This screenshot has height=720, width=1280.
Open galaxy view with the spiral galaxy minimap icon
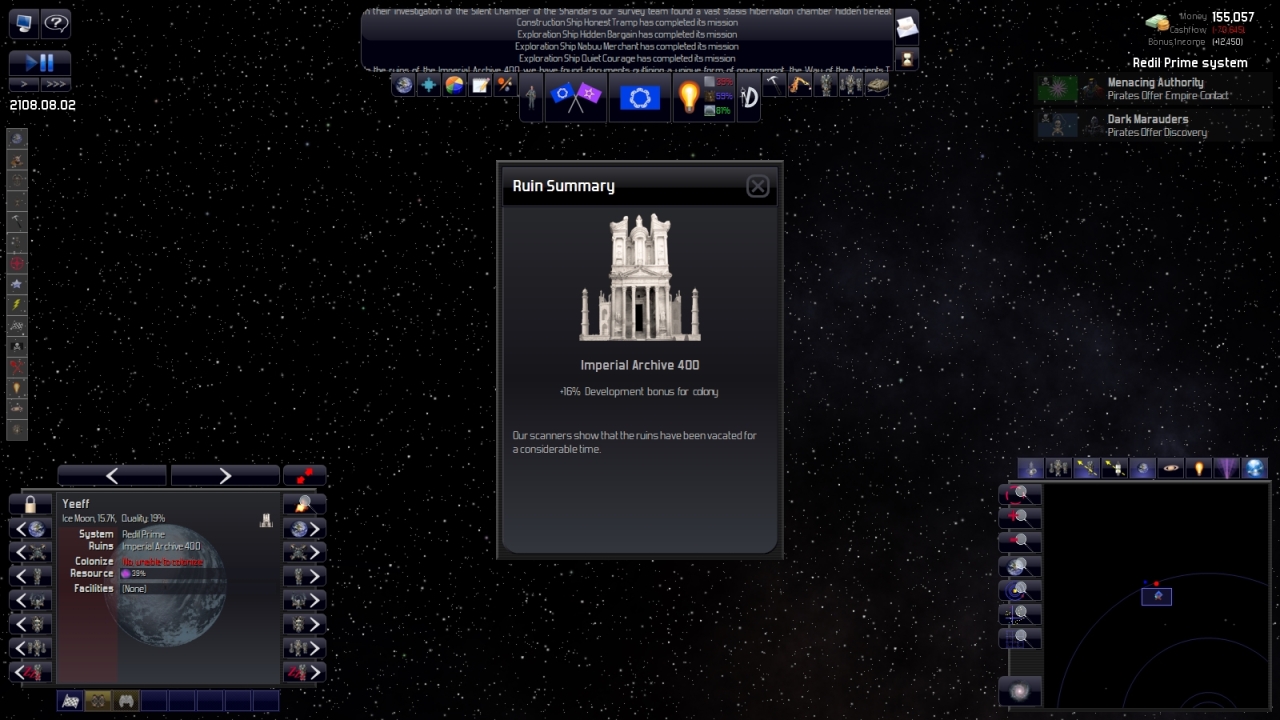click(1020, 690)
